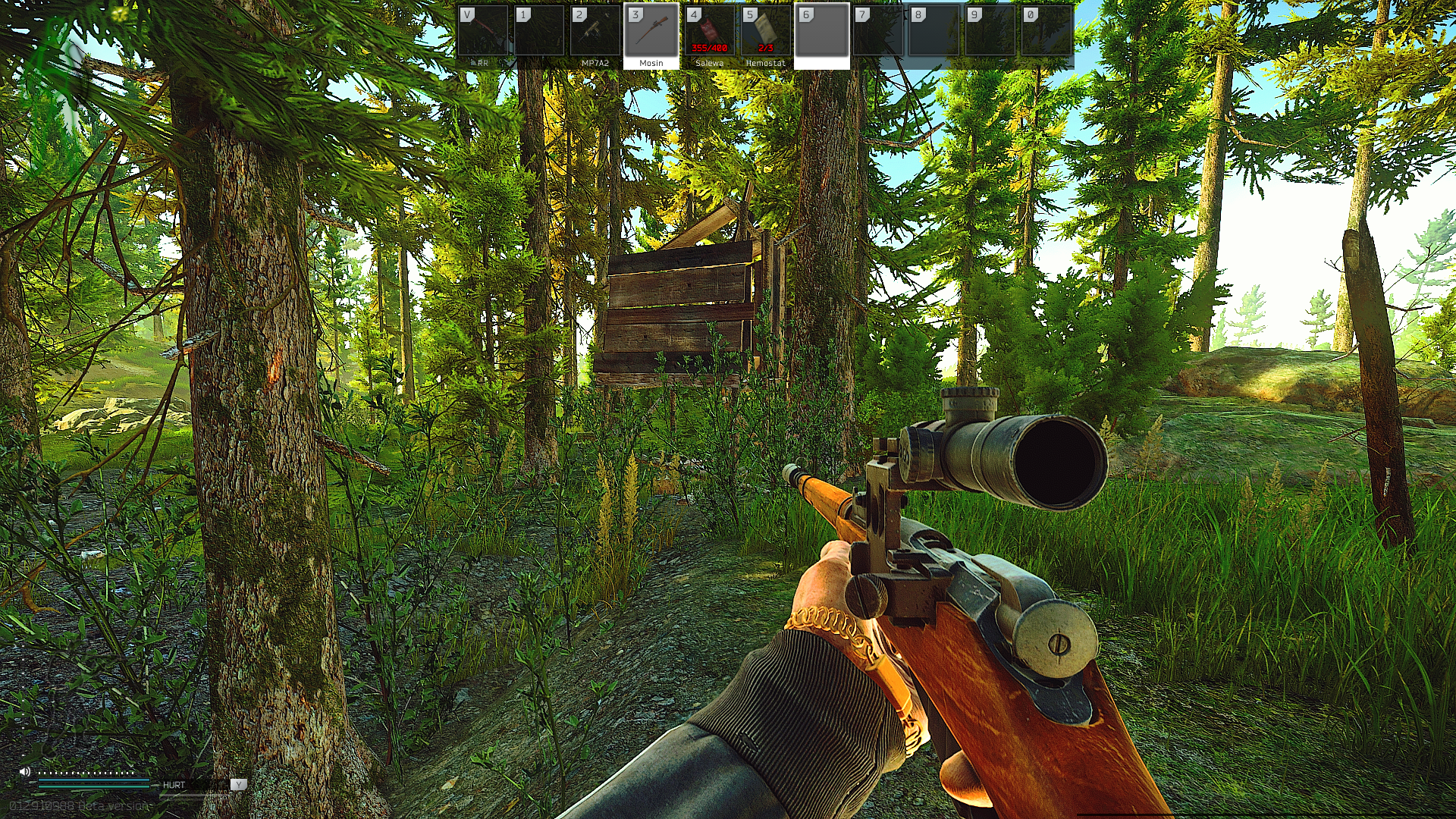Use the Salewa first aid kit slot
Screen dimensions: 1456x819
click(x=708, y=34)
